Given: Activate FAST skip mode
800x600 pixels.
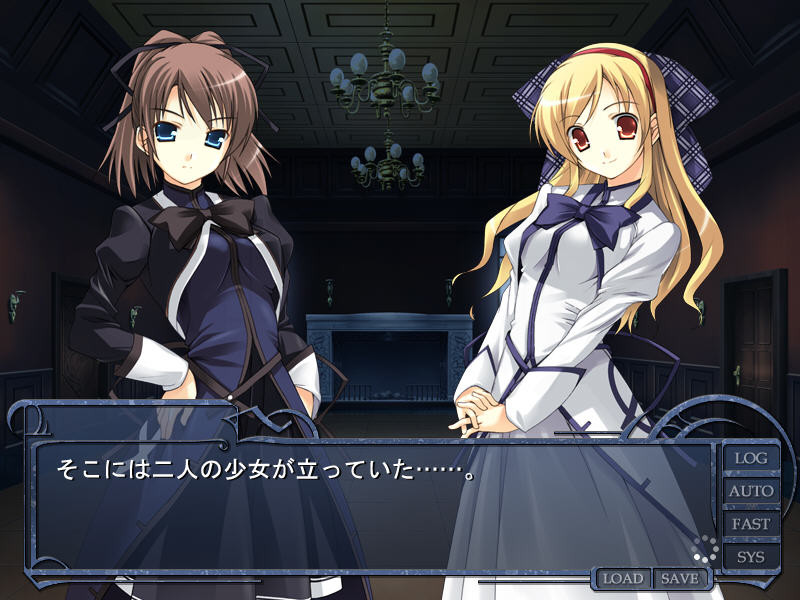Looking at the screenshot, I should click(x=751, y=523).
